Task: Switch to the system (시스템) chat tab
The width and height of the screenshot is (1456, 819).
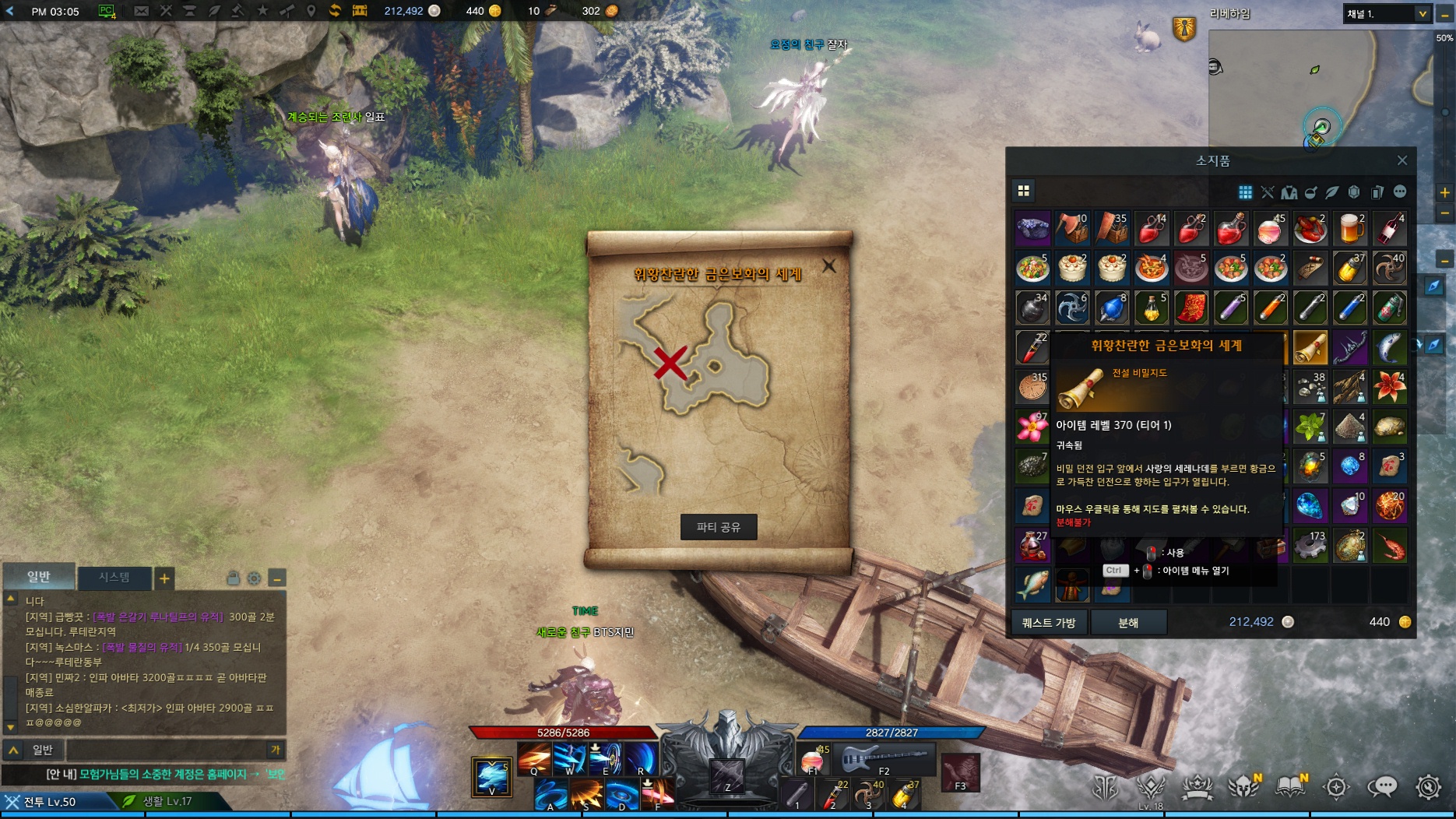Action: click(114, 577)
